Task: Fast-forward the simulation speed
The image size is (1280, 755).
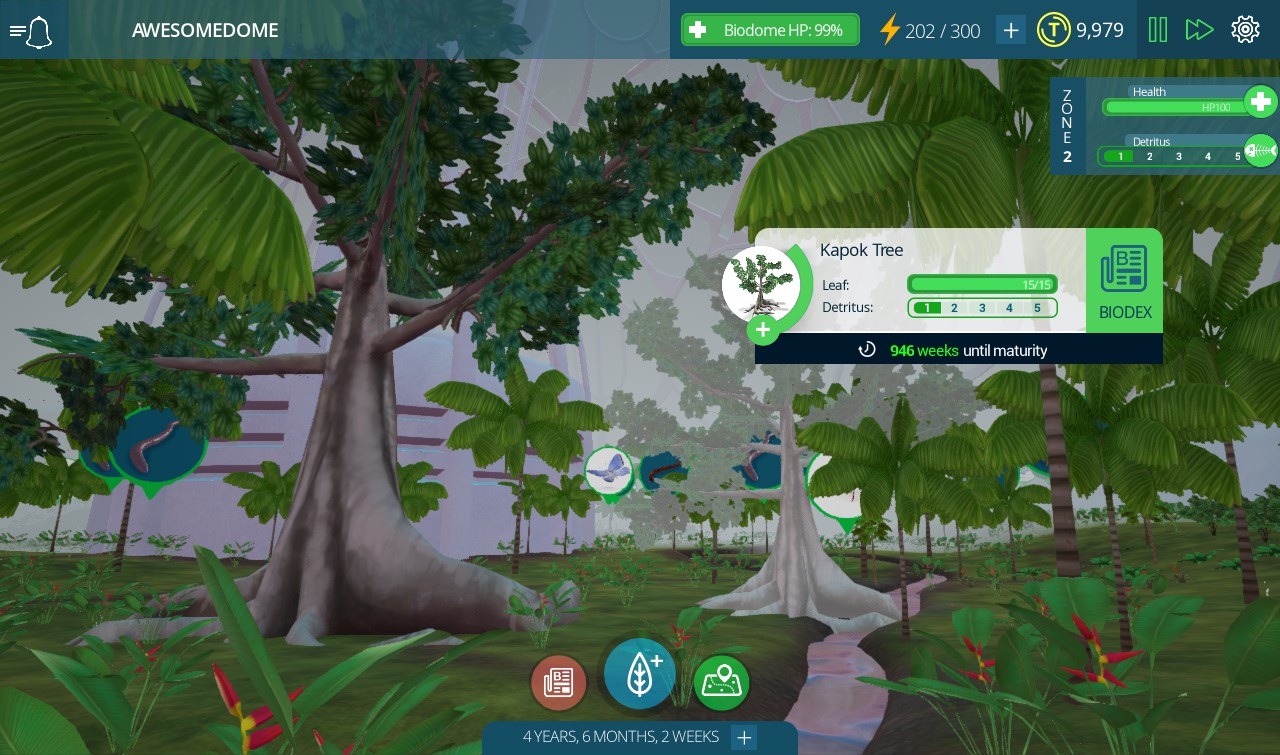Action: click(x=1199, y=30)
